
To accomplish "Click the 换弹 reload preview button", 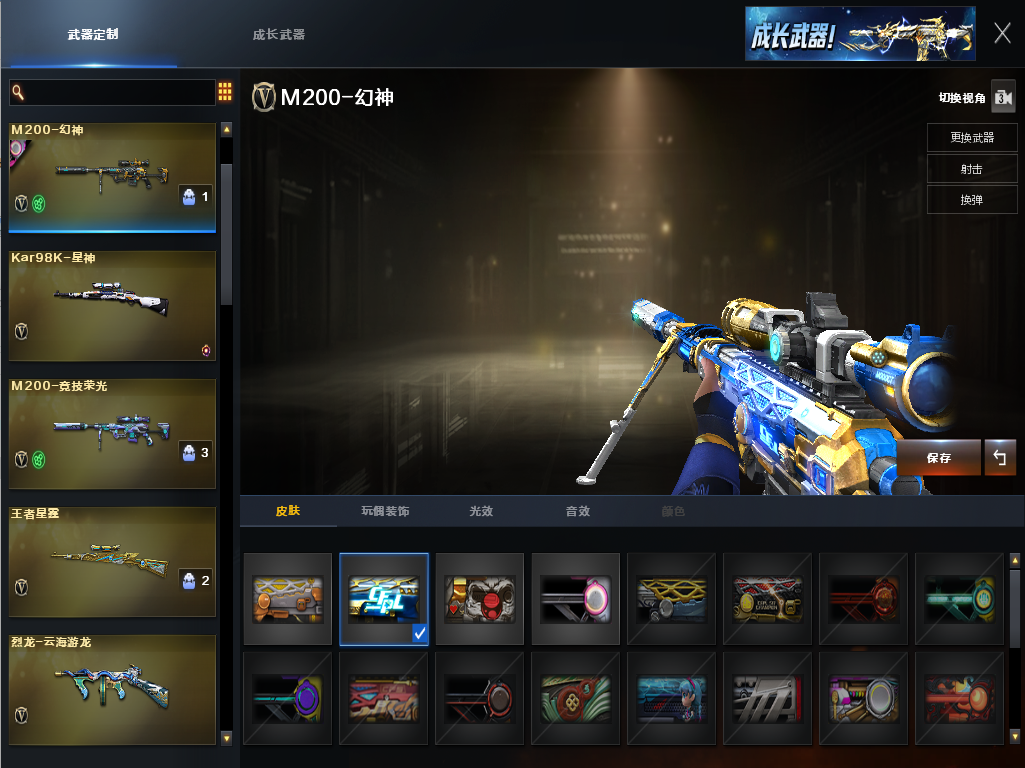I will [x=971, y=200].
